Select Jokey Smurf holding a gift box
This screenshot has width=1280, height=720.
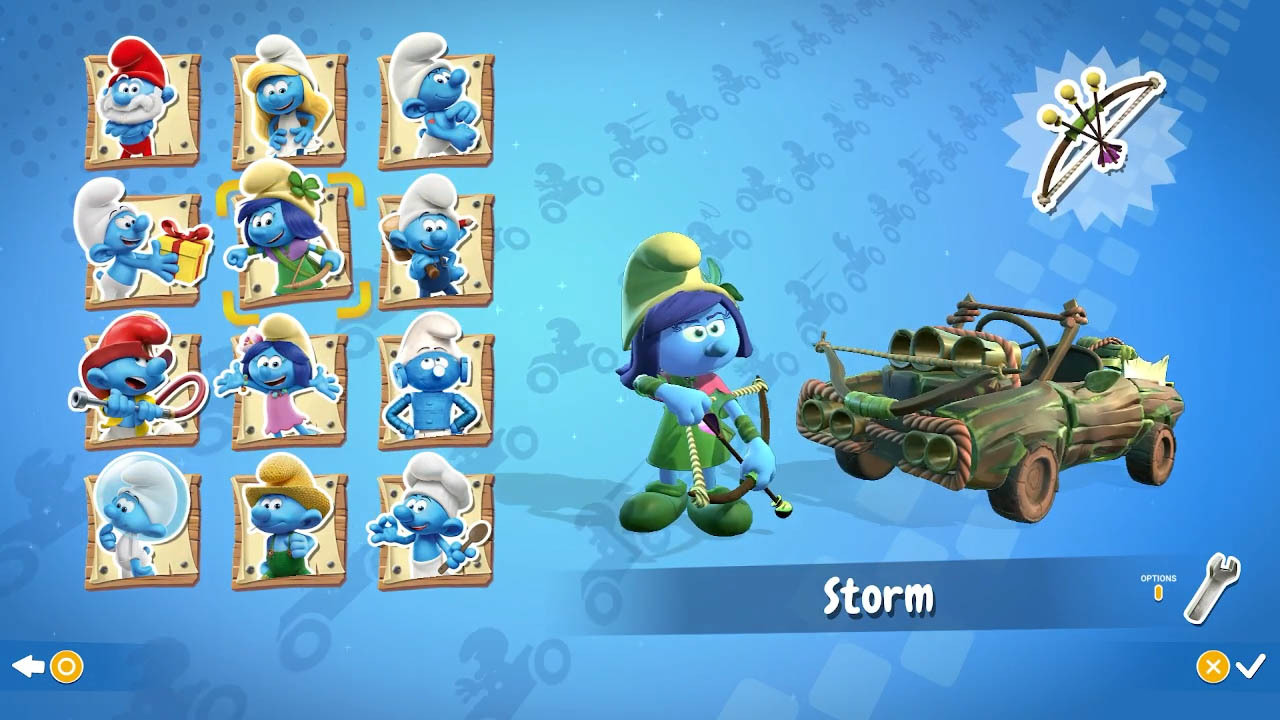coord(142,246)
